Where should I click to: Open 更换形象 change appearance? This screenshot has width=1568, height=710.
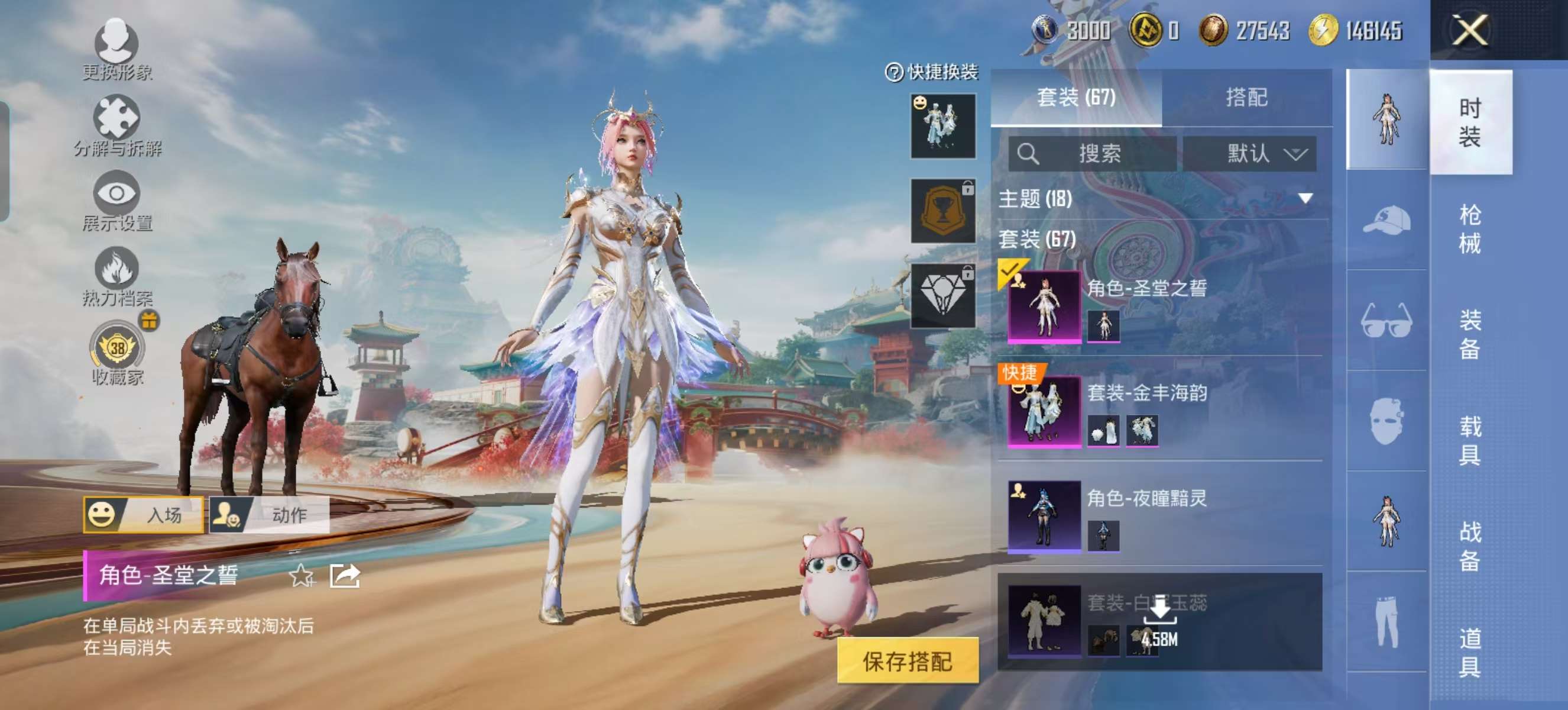[117, 50]
